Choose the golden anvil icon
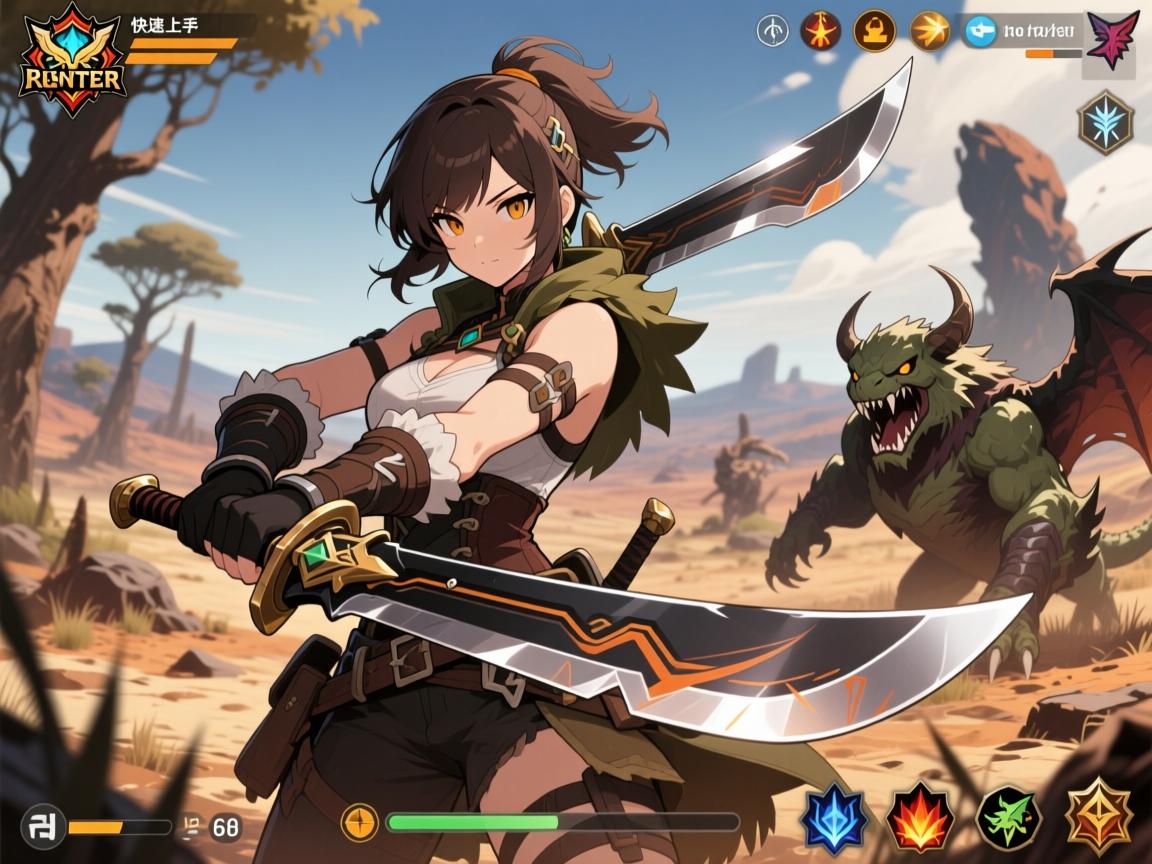Image resolution: width=1152 pixels, height=864 pixels. click(x=874, y=31)
